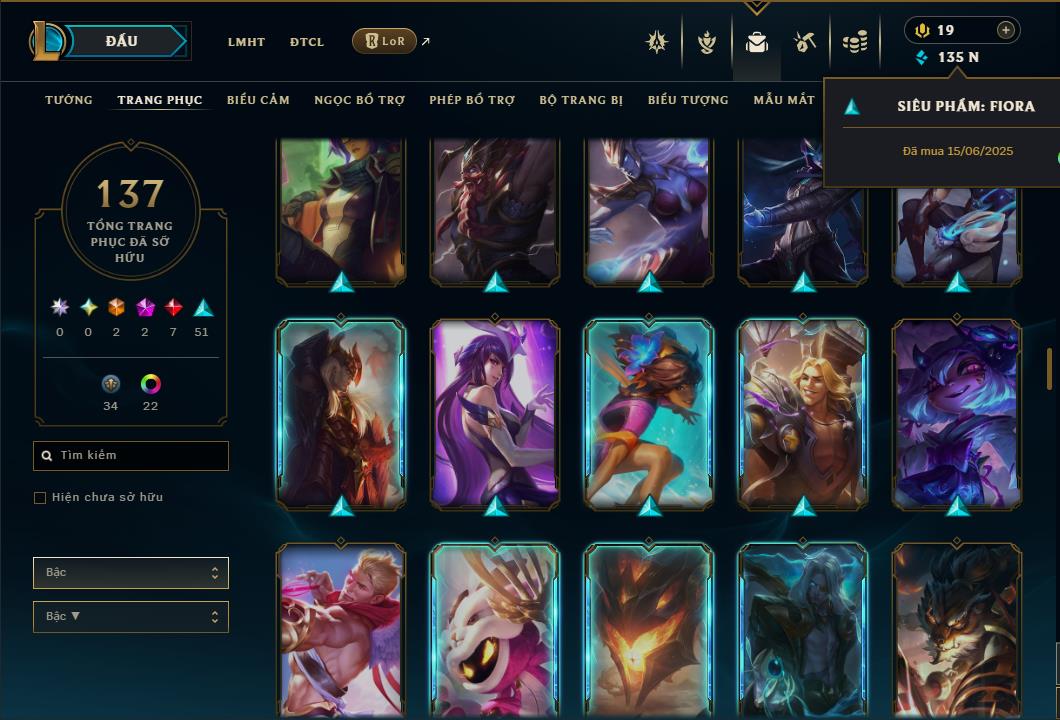The width and height of the screenshot is (1060, 720).
Task: Click the Tìm kiếm search field
Action: pos(131,455)
